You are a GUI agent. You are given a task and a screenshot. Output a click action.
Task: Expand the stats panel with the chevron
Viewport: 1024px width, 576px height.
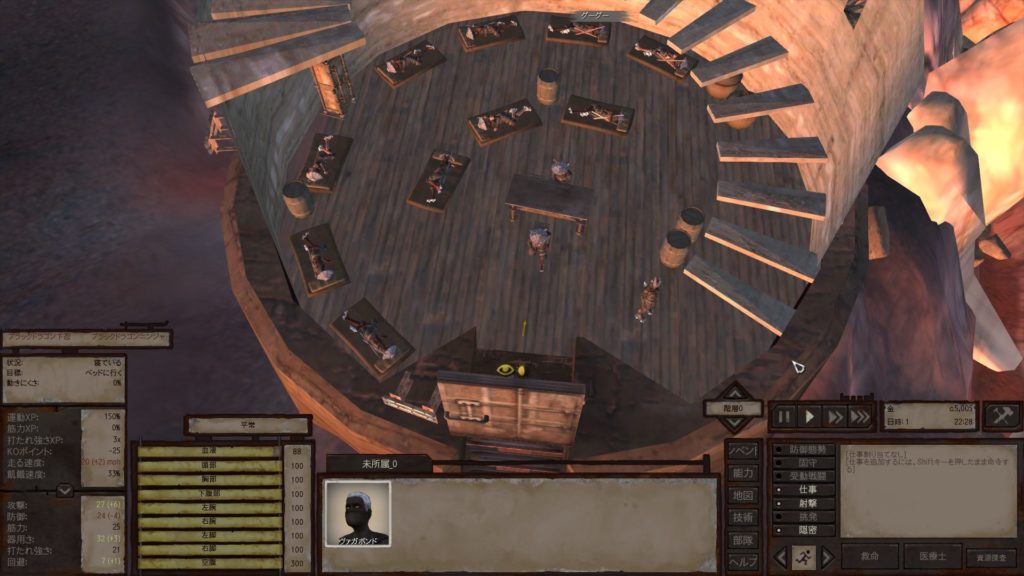tap(64, 490)
